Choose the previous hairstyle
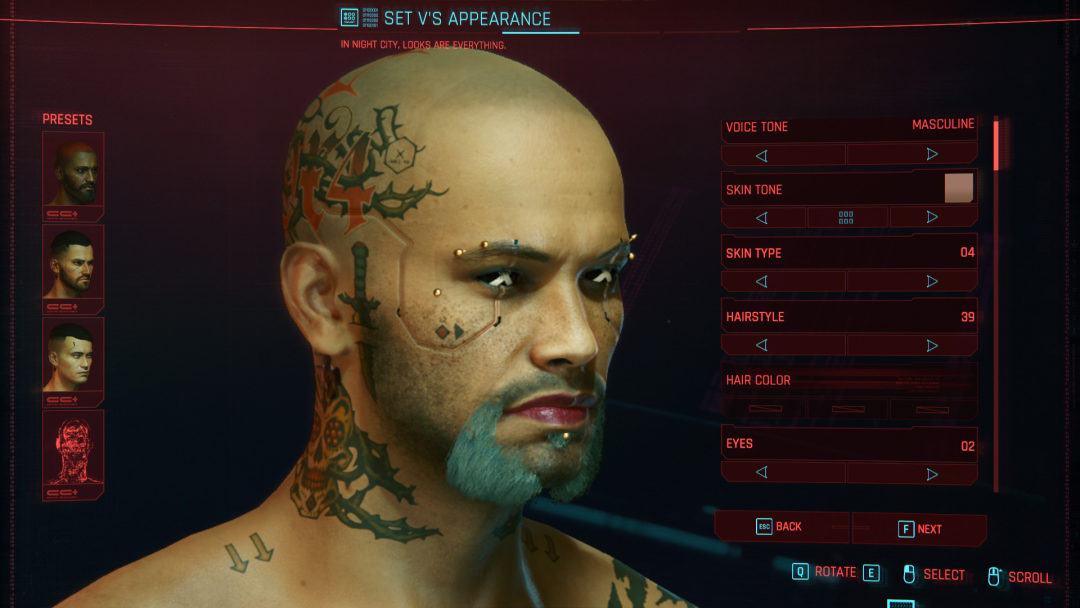Screen dimensions: 1080x608 [x=762, y=345]
